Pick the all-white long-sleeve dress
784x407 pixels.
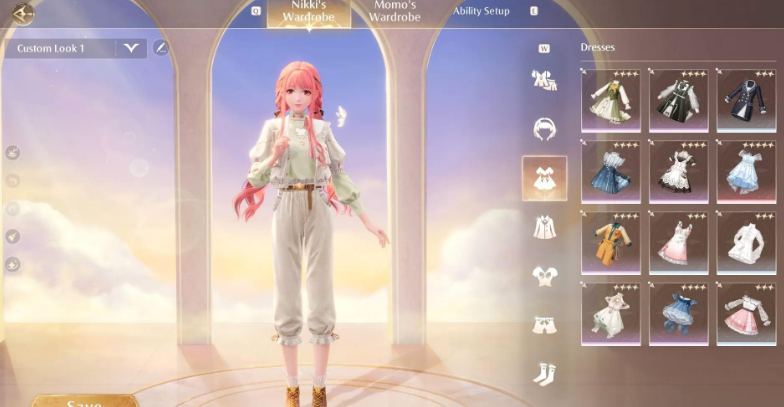pos(746,243)
